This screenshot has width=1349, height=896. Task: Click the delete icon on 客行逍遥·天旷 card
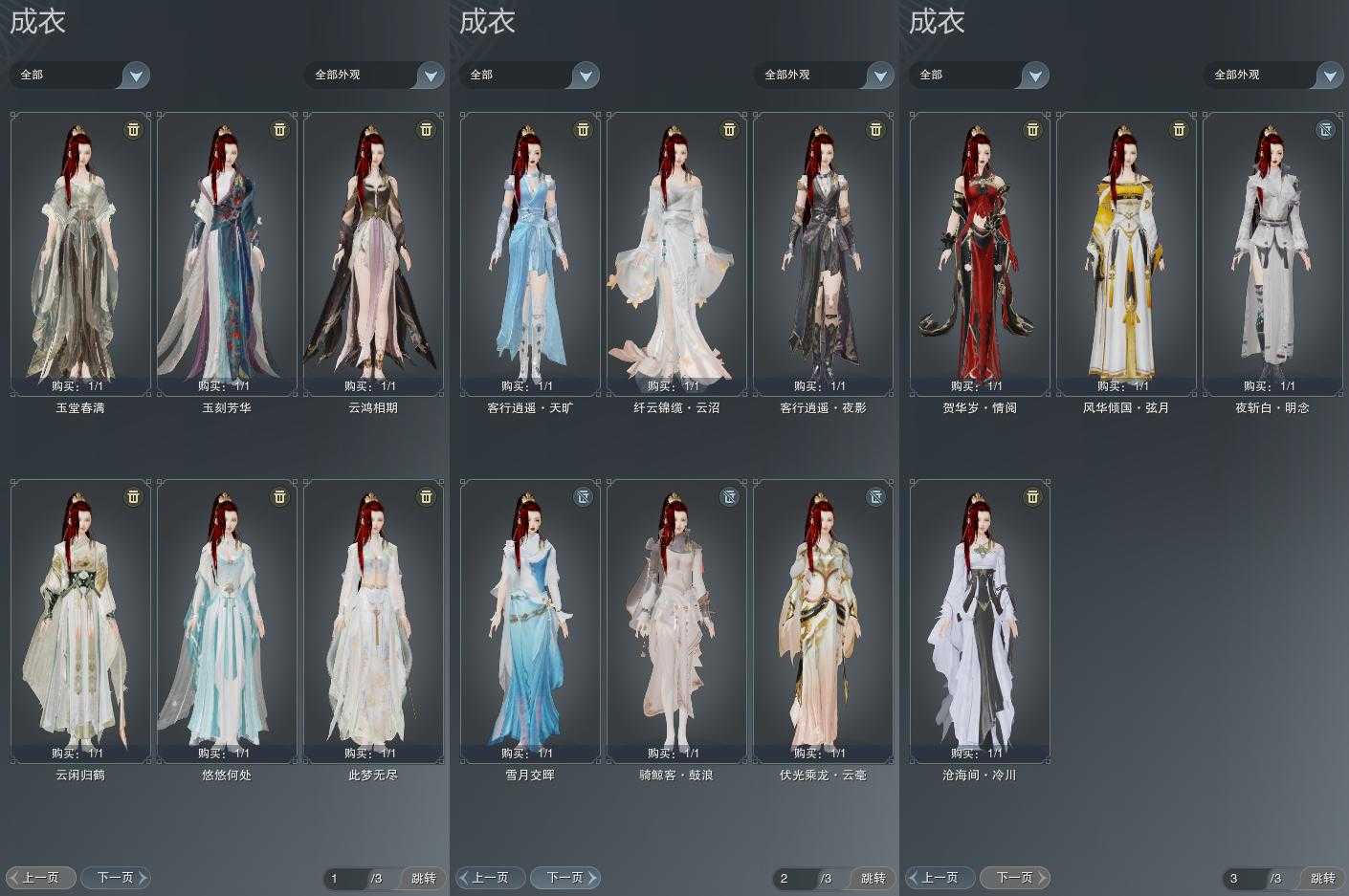(x=584, y=130)
